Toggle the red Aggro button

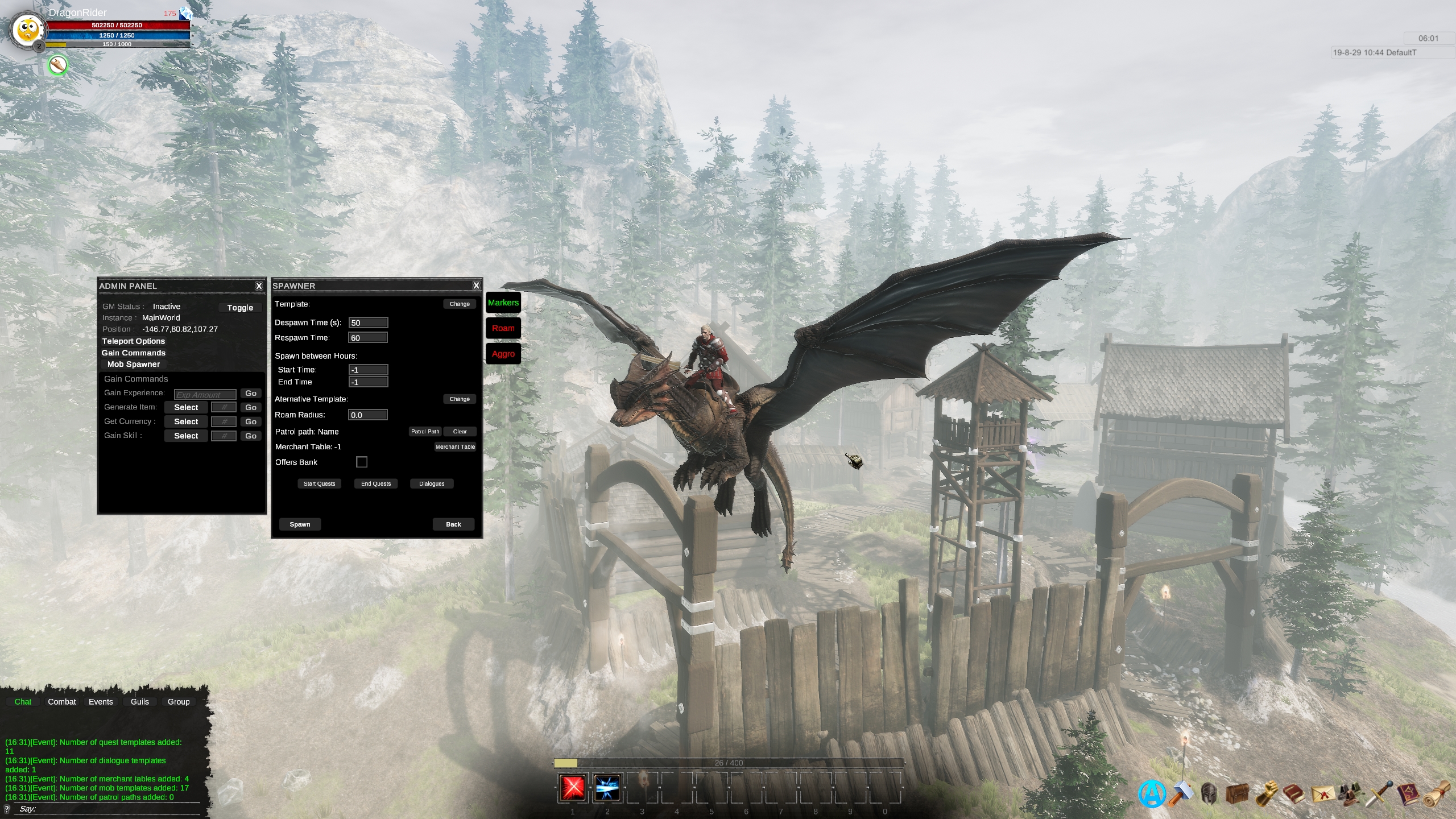(x=503, y=354)
